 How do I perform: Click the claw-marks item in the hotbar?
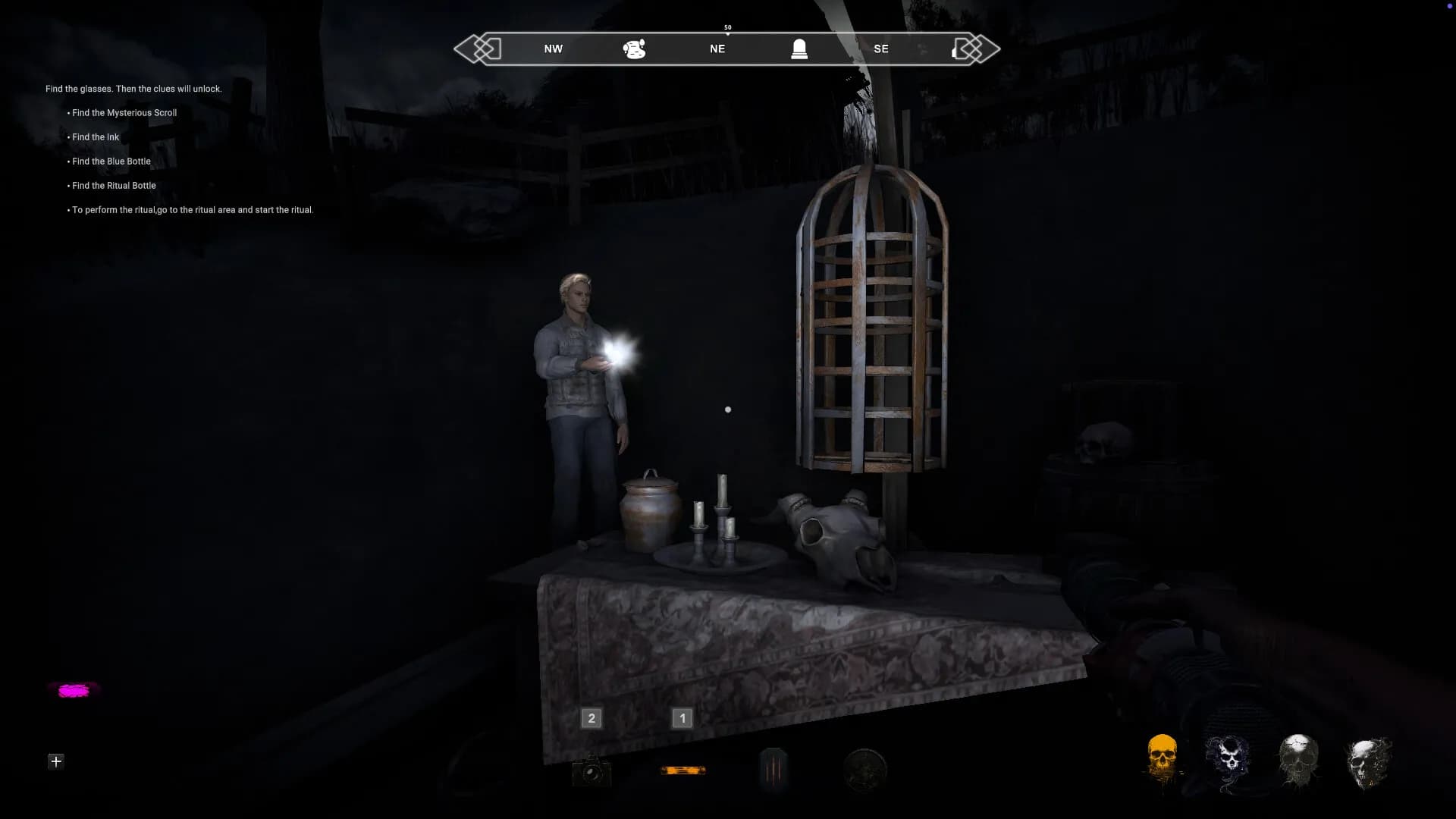(x=773, y=770)
